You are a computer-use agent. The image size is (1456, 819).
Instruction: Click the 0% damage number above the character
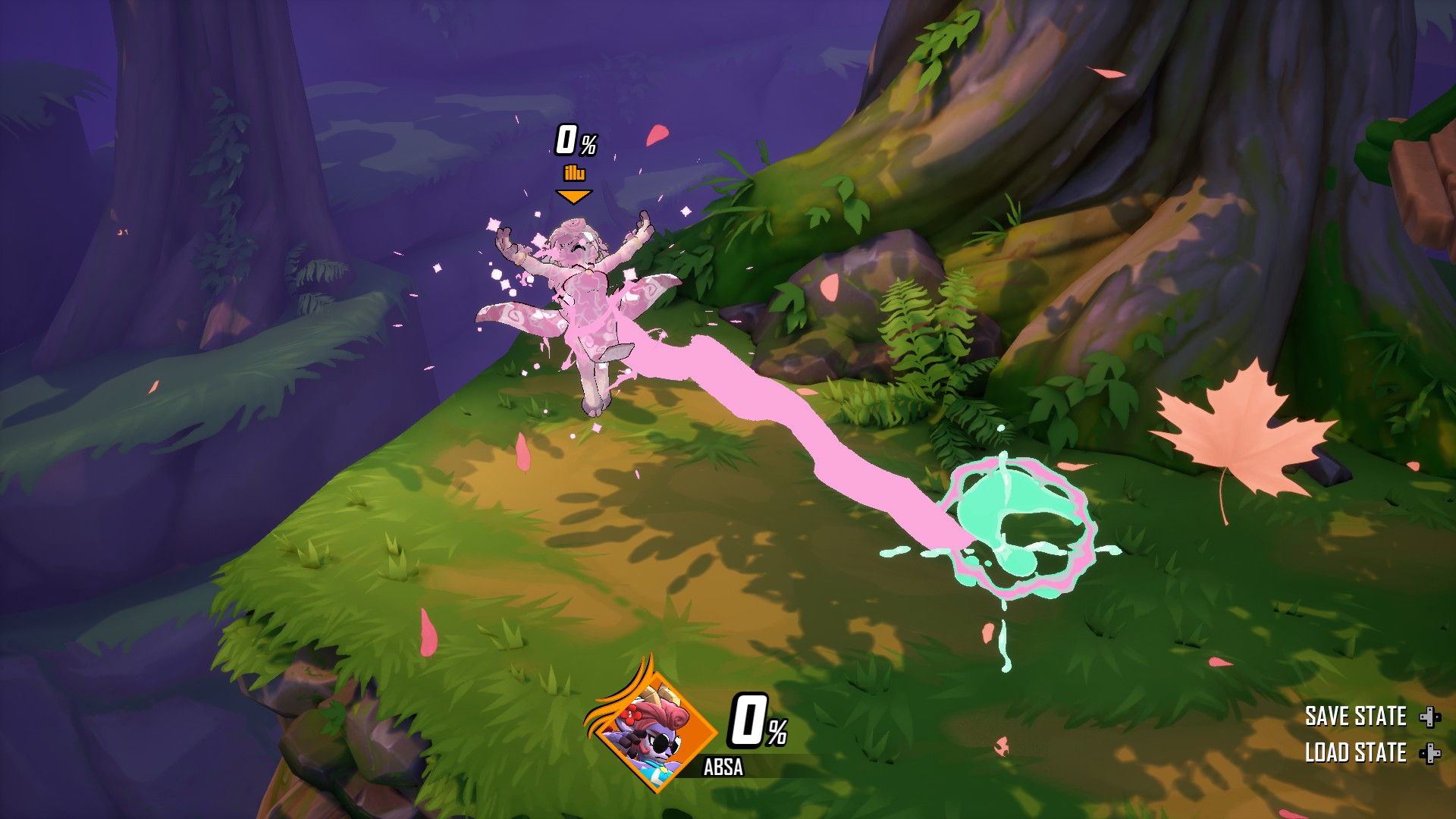point(575,140)
